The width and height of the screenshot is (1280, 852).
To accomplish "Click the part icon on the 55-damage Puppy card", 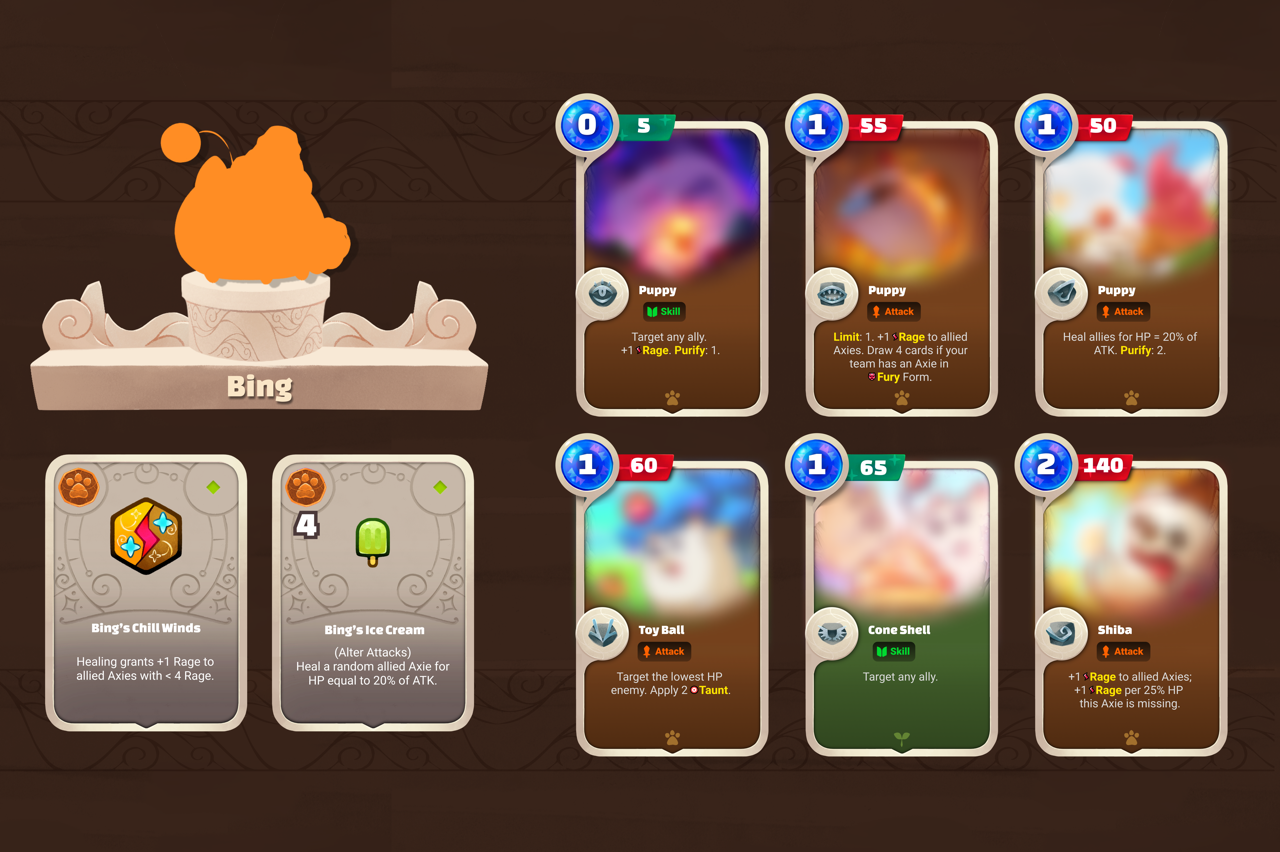I will [x=832, y=292].
